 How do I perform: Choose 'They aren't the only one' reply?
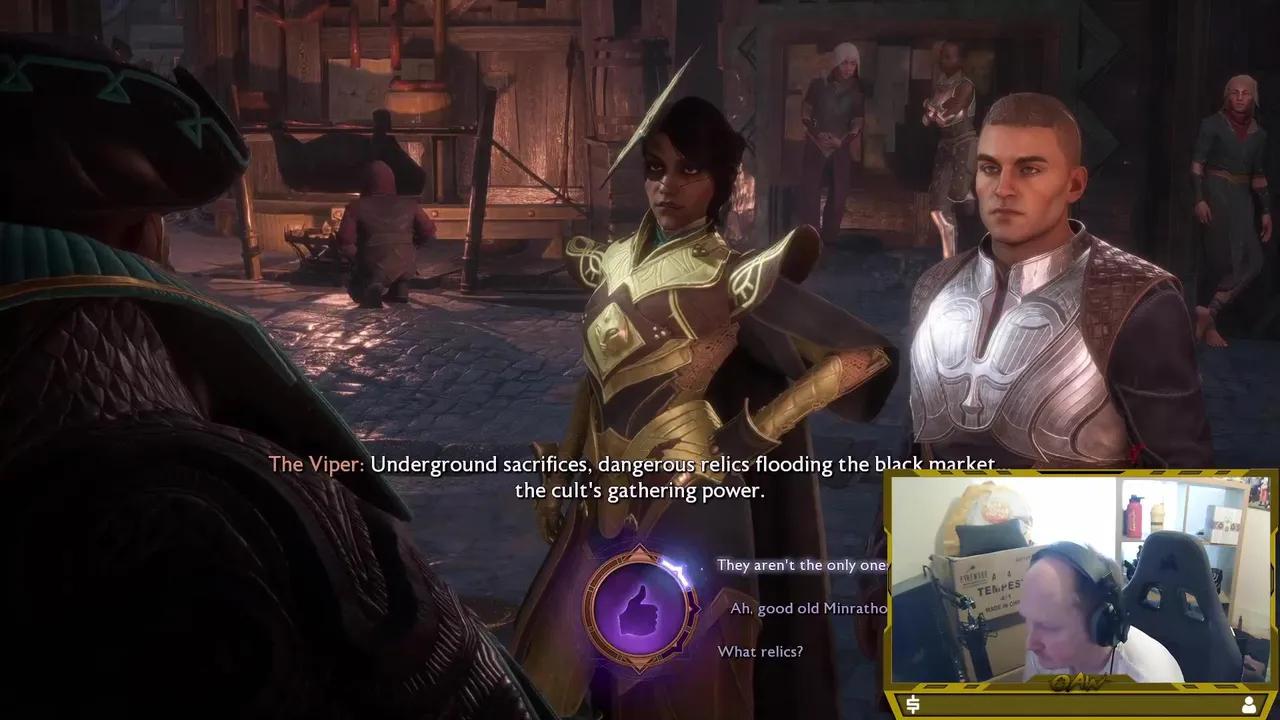point(800,565)
